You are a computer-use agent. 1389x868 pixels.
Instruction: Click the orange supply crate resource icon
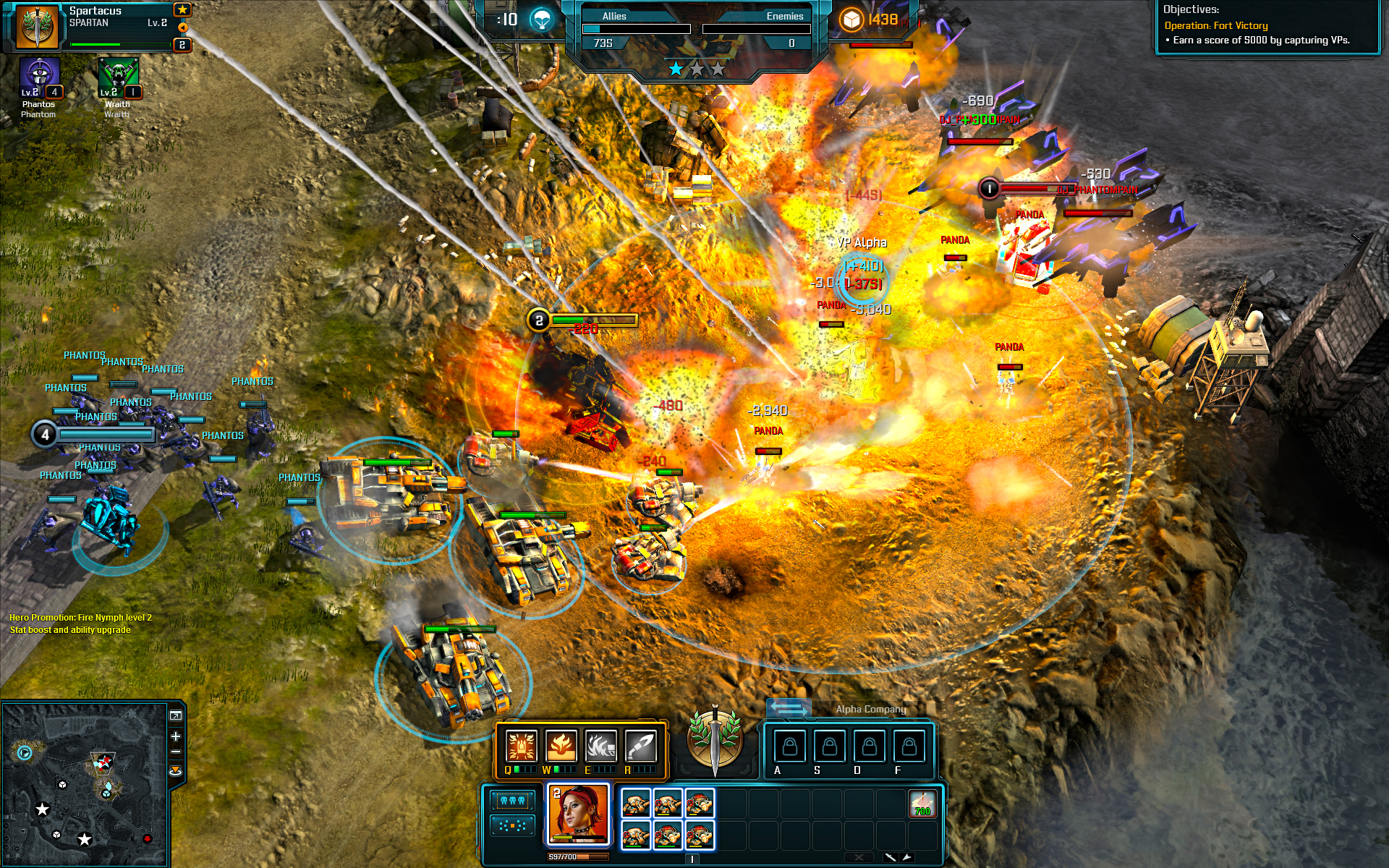[x=851, y=21]
